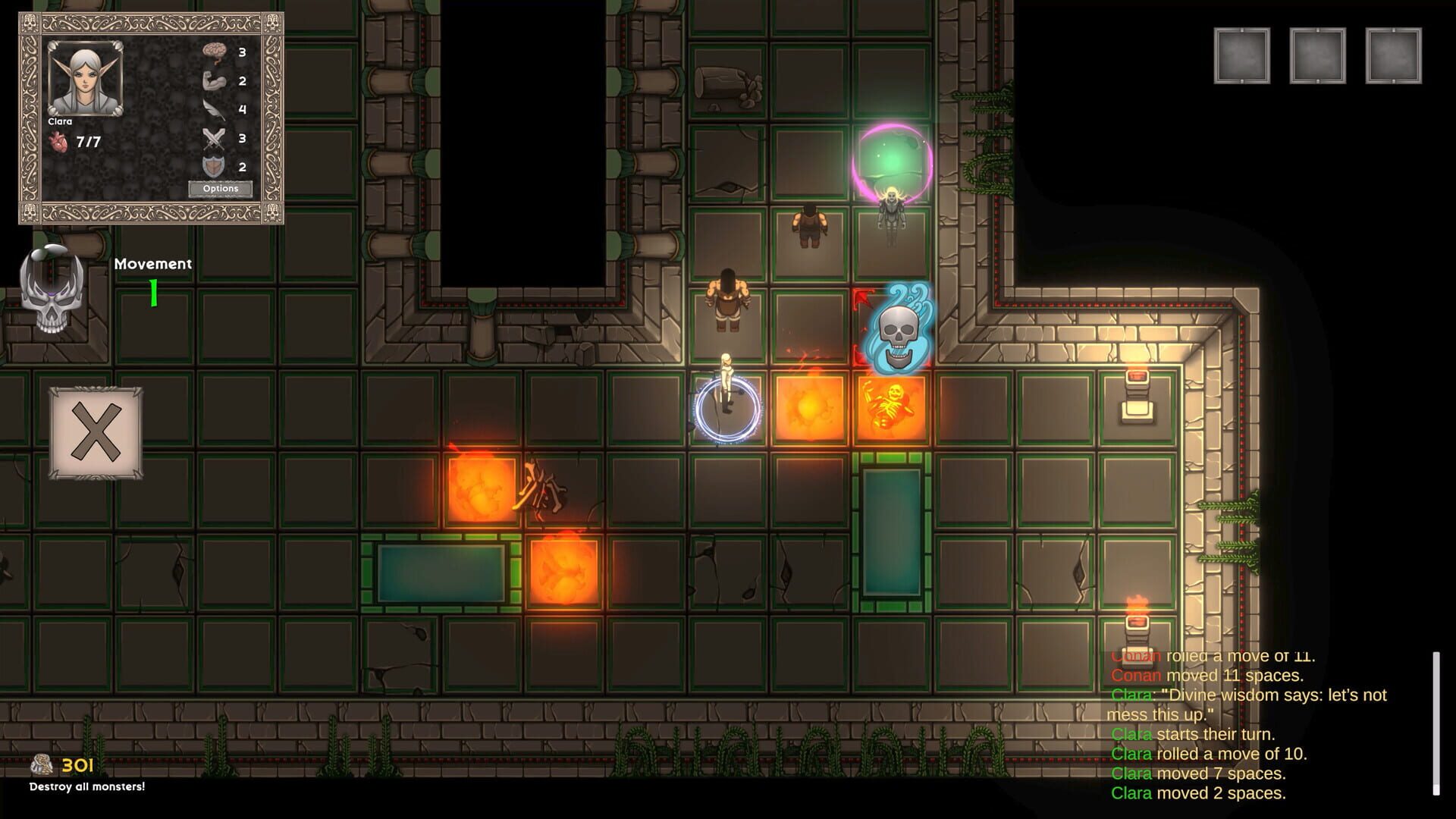Click the feather speed stat icon
1456x819 pixels.
coord(215,108)
